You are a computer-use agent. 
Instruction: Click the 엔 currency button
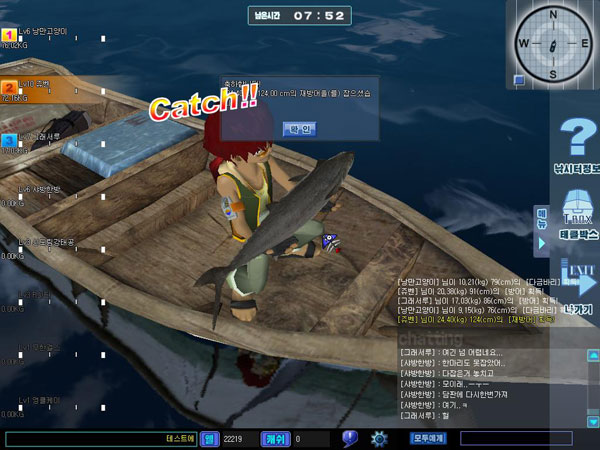tap(209, 438)
